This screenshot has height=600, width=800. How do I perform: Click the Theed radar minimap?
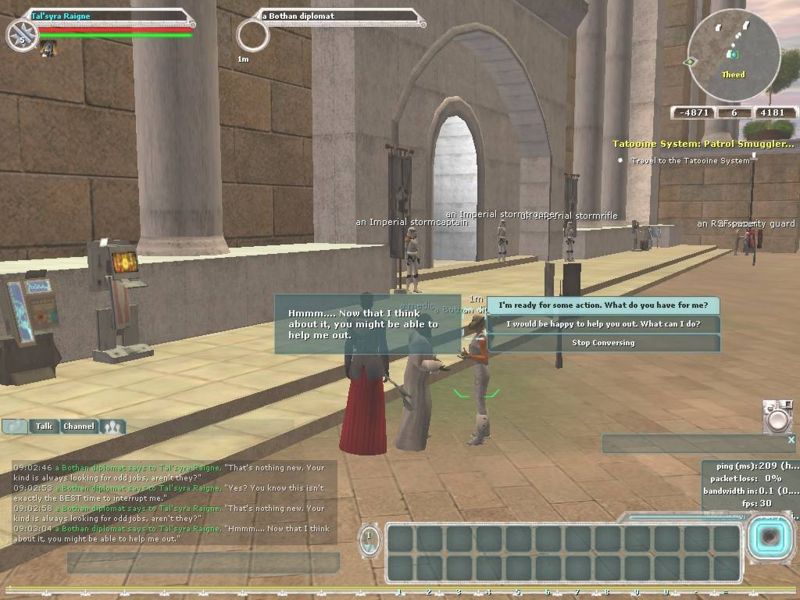tap(734, 55)
